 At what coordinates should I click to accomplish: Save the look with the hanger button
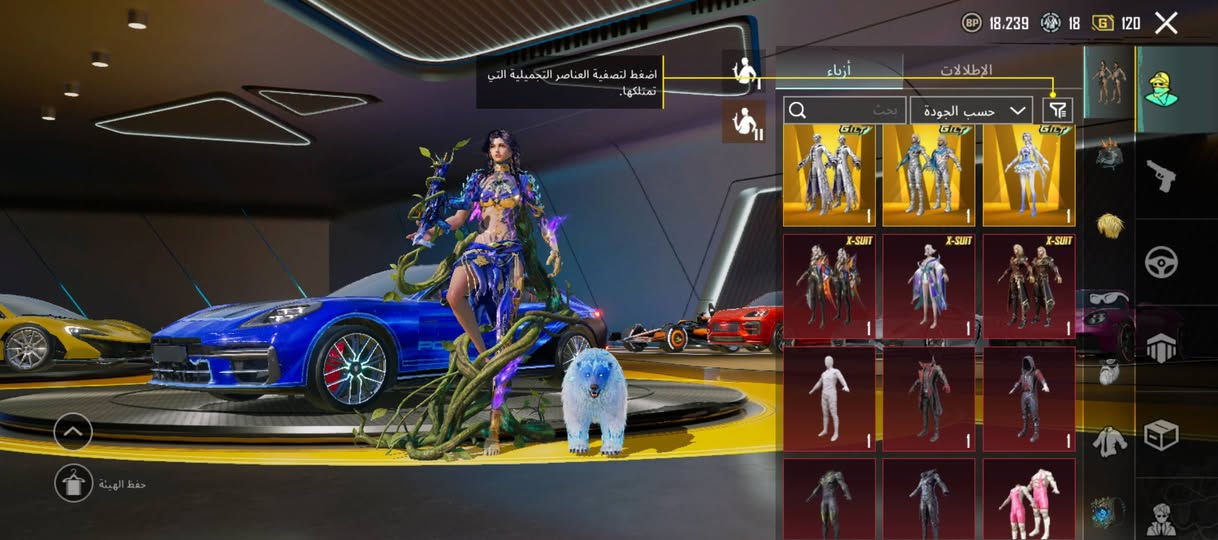tap(73, 483)
